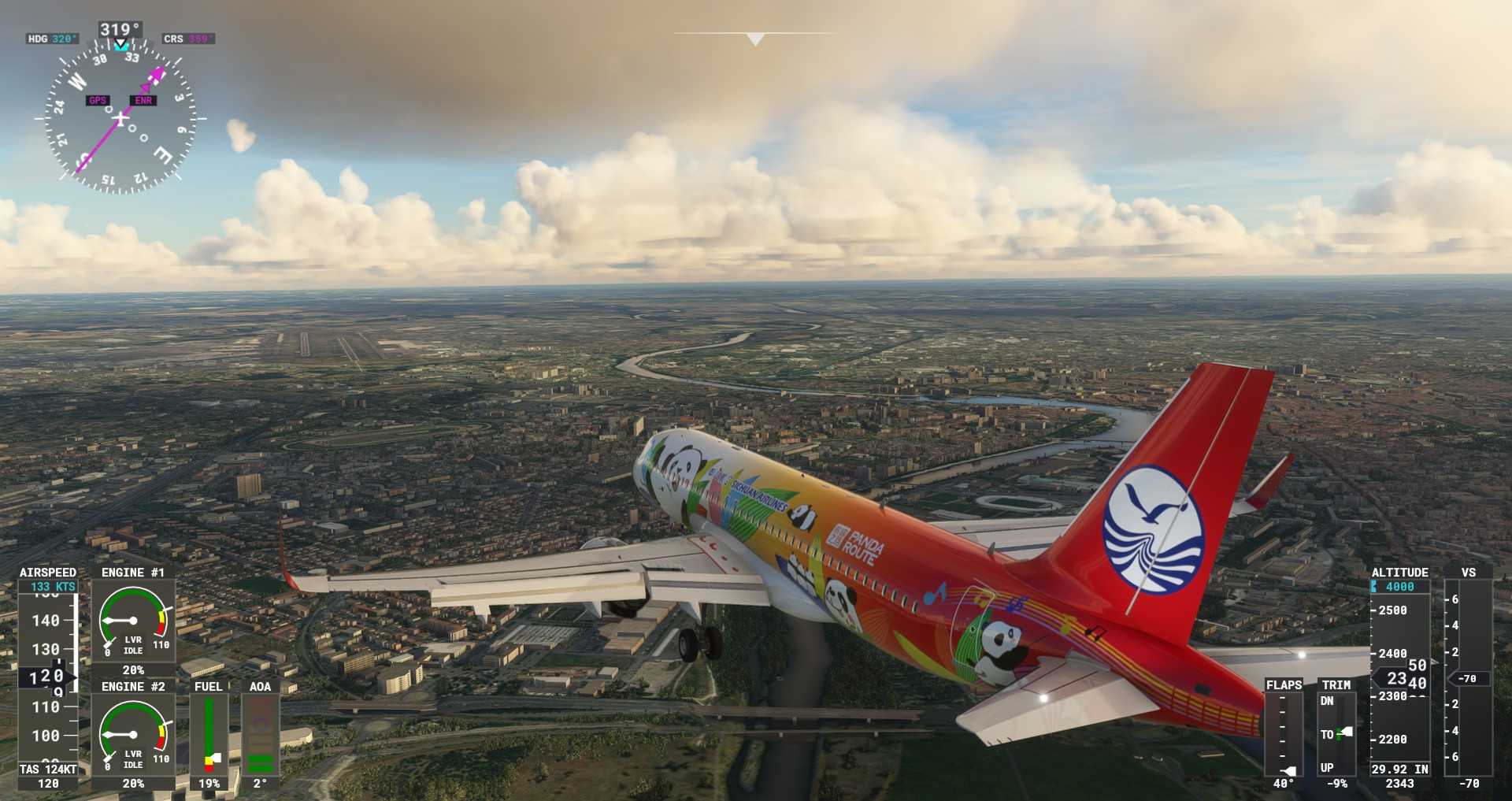This screenshot has height=801, width=1512.
Task: Click the Engine #2 throttle gauge
Action: [133, 736]
